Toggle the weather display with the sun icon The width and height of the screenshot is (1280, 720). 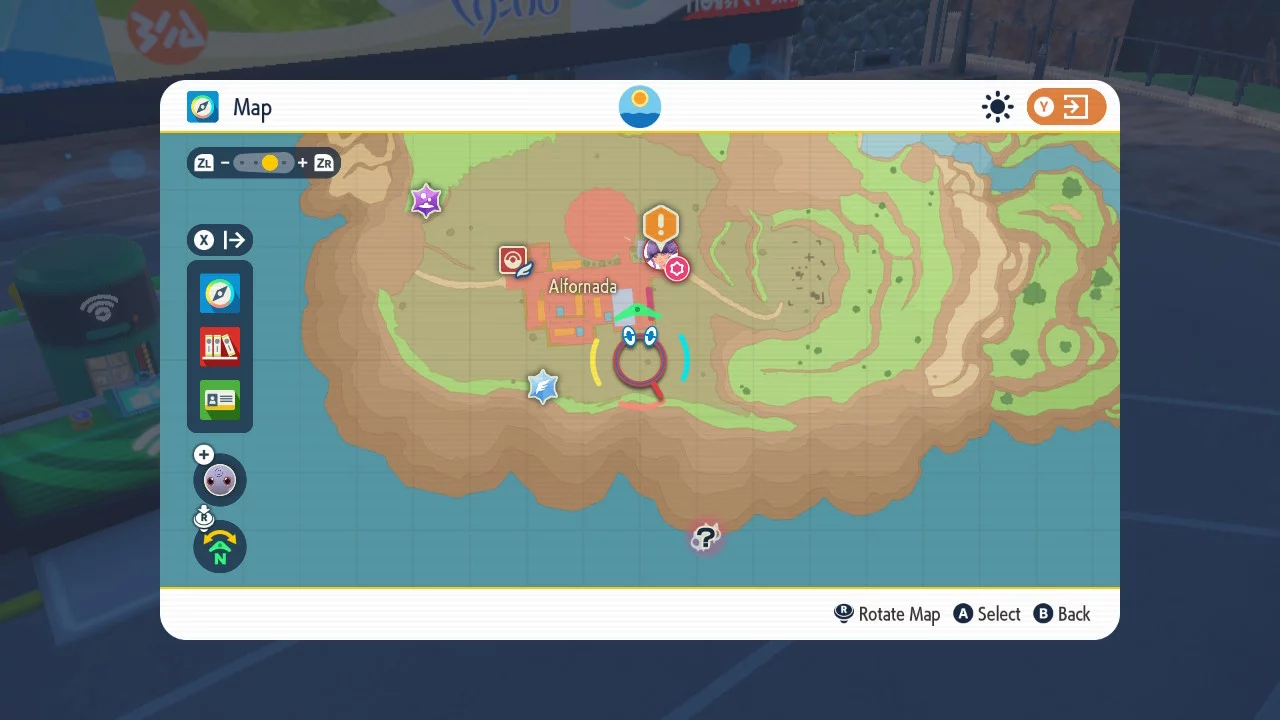[997, 106]
